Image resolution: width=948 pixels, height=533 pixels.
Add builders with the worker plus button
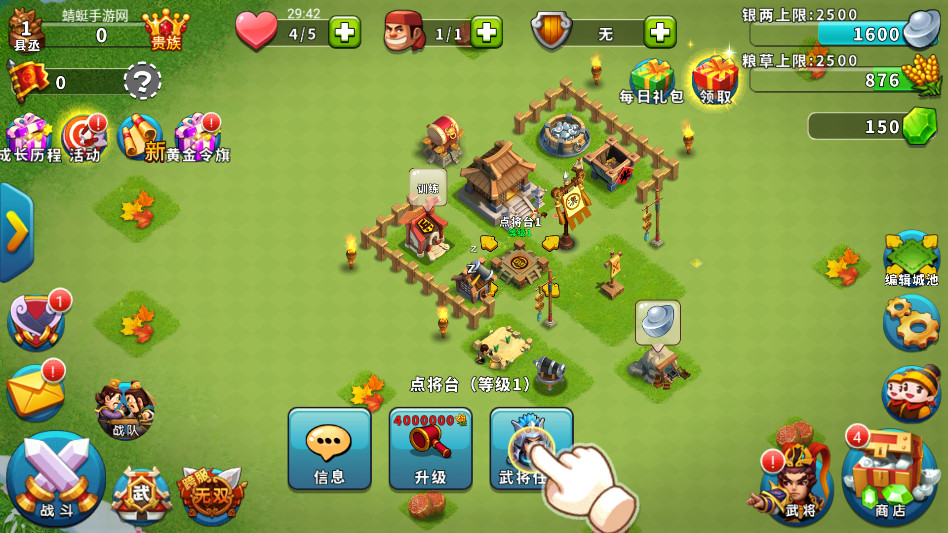486,32
